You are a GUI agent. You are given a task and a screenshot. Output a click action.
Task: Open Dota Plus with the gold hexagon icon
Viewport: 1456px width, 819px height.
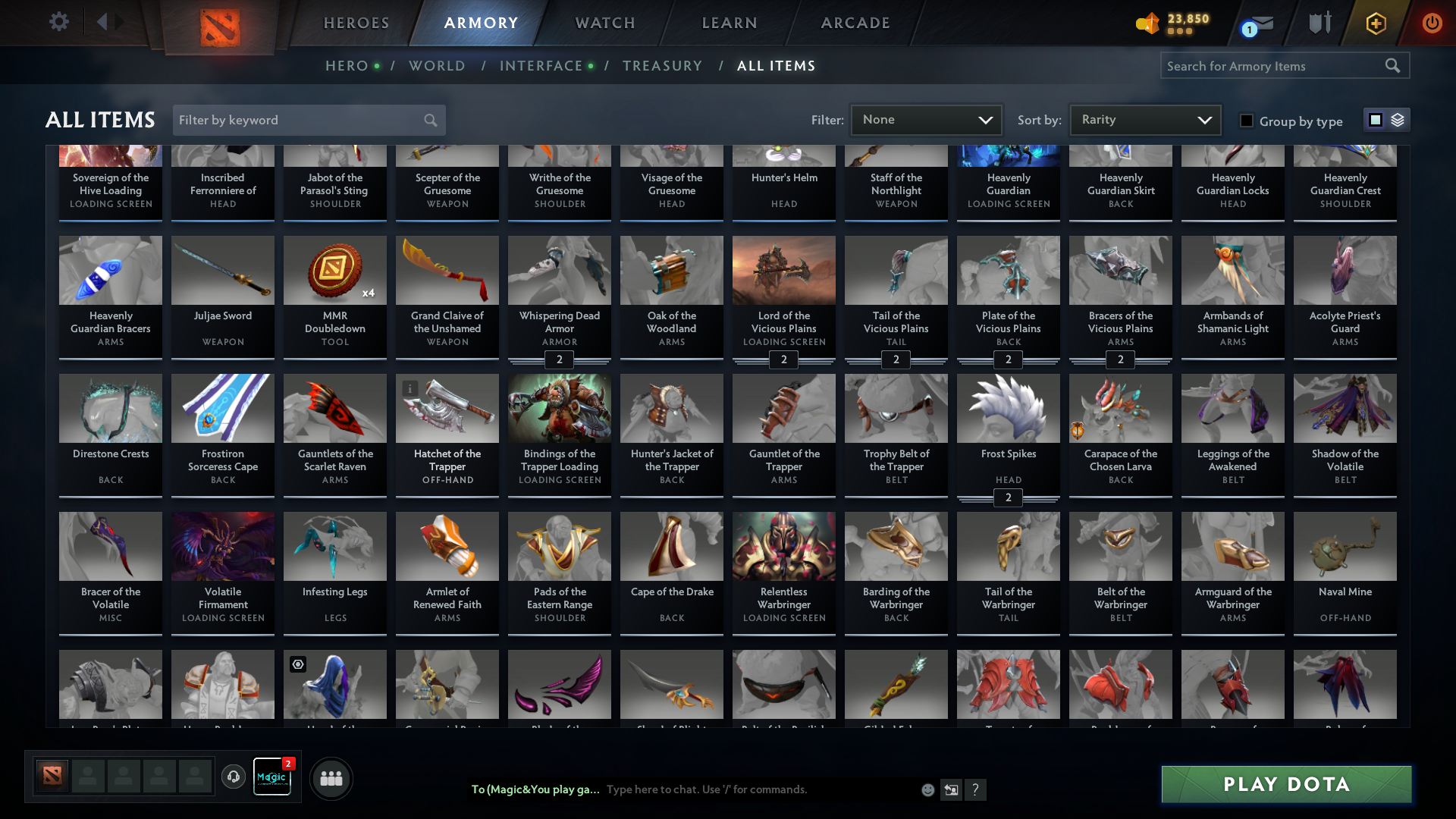(x=1376, y=24)
